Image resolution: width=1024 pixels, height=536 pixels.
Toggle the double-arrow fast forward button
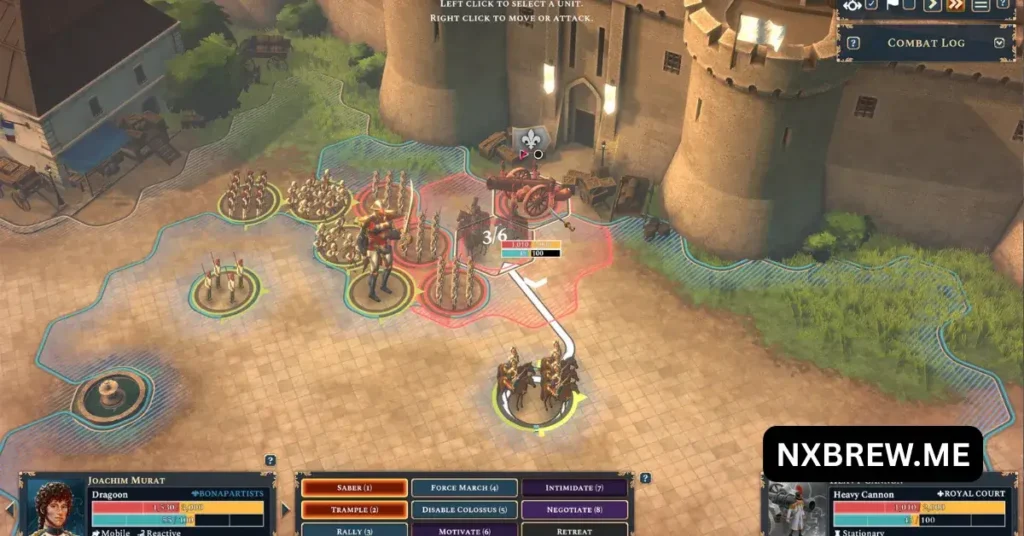955,6
